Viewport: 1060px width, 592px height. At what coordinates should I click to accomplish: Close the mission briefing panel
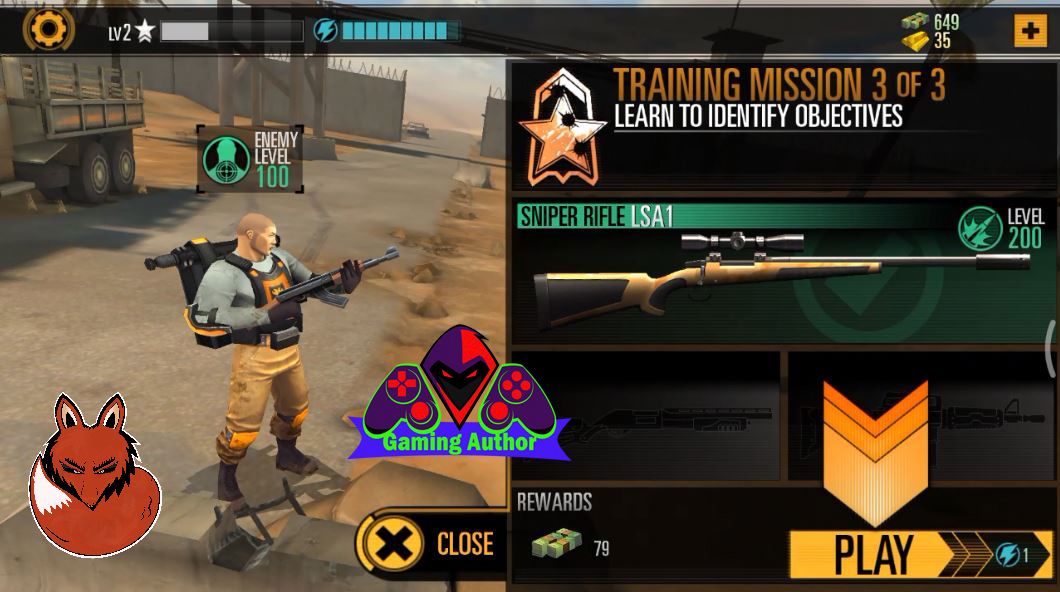(432, 544)
